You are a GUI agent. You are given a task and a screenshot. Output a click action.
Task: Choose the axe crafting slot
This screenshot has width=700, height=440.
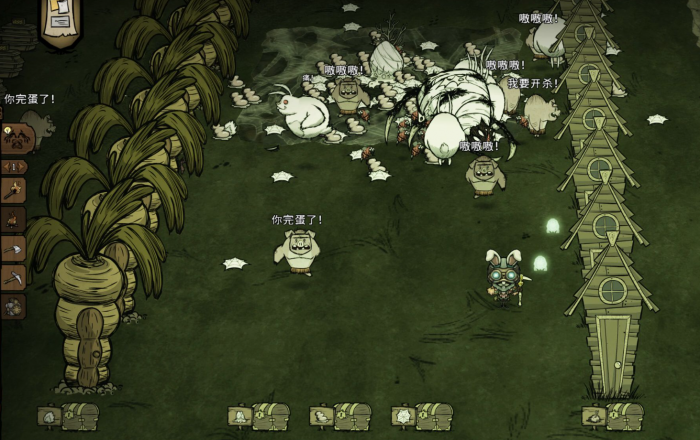coord(13,248)
